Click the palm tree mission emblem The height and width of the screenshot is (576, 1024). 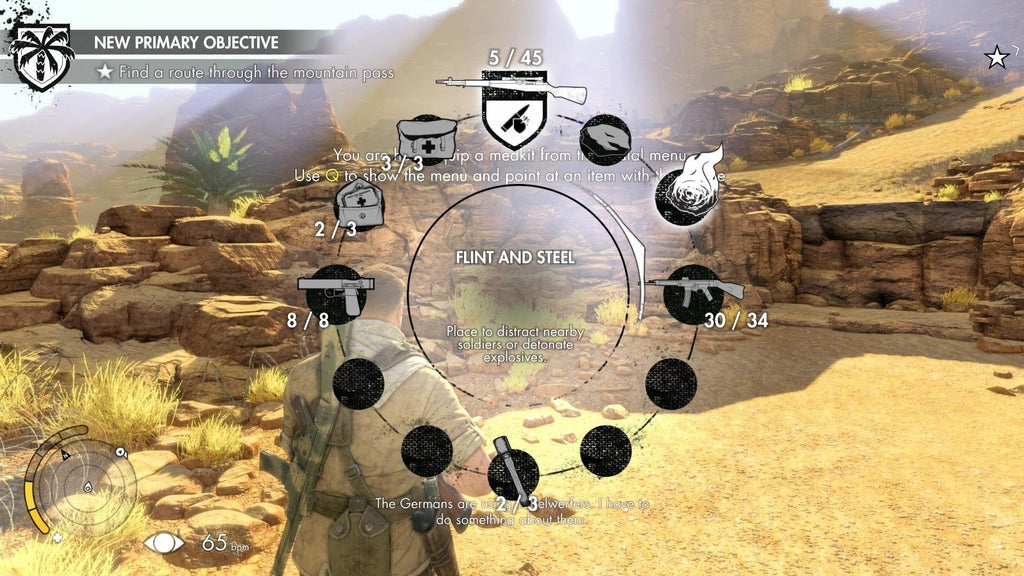click(41, 57)
